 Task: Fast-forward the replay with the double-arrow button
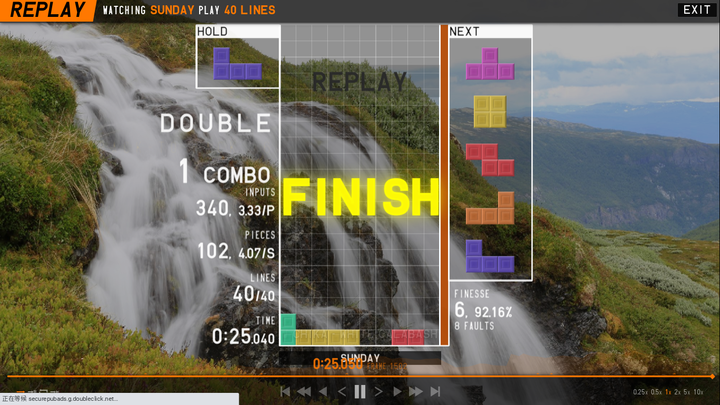pos(416,392)
